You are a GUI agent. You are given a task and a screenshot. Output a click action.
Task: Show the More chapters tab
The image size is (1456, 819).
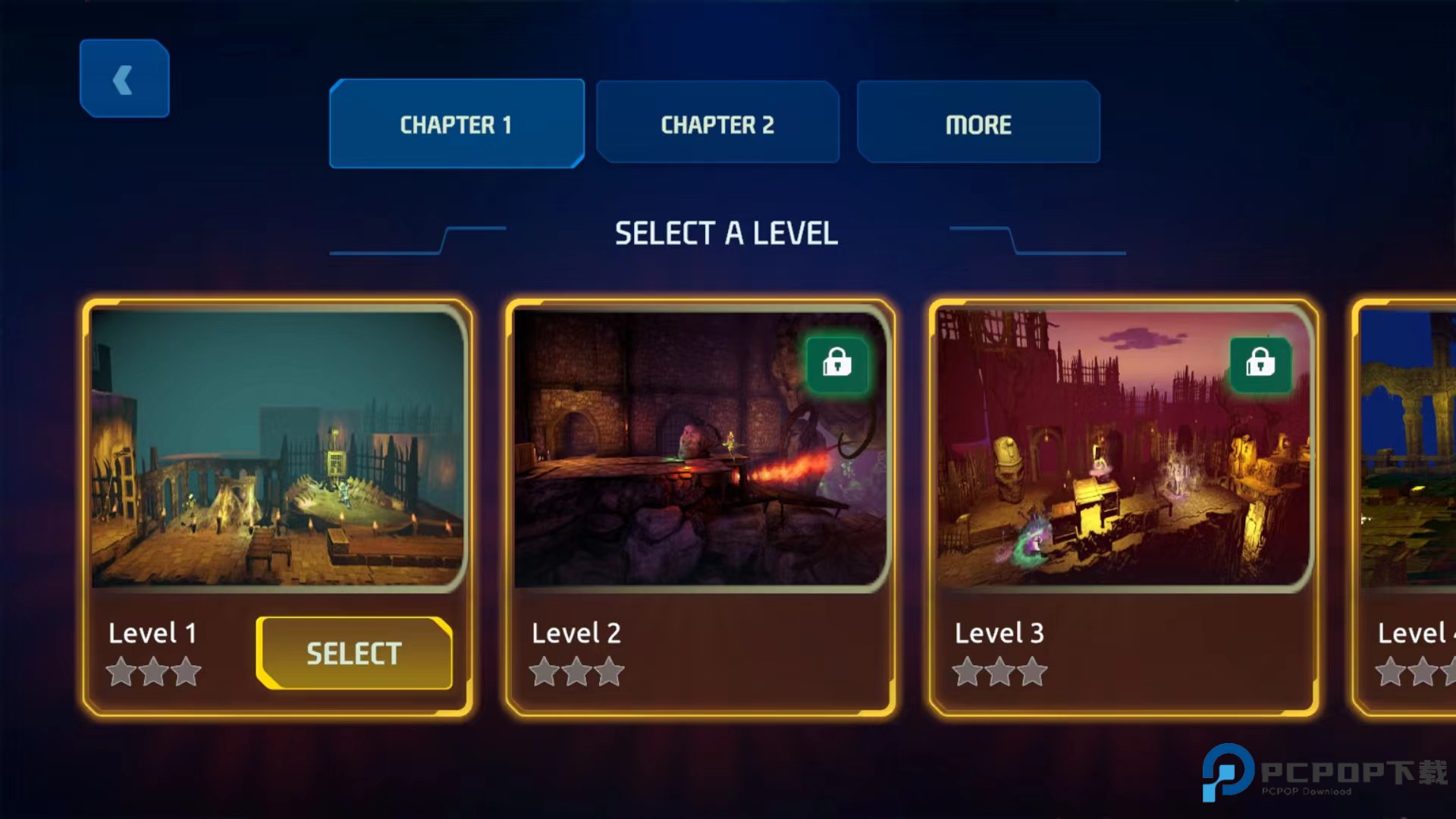pyautogui.click(x=978, y=124)
